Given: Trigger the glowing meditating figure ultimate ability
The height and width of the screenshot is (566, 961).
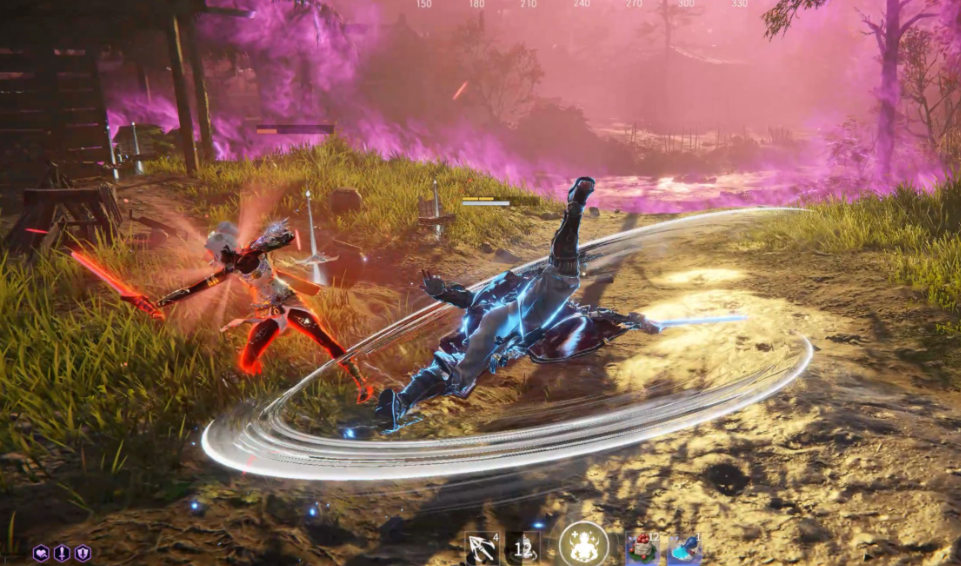Looking at the screenshot, I should (583, 544).
